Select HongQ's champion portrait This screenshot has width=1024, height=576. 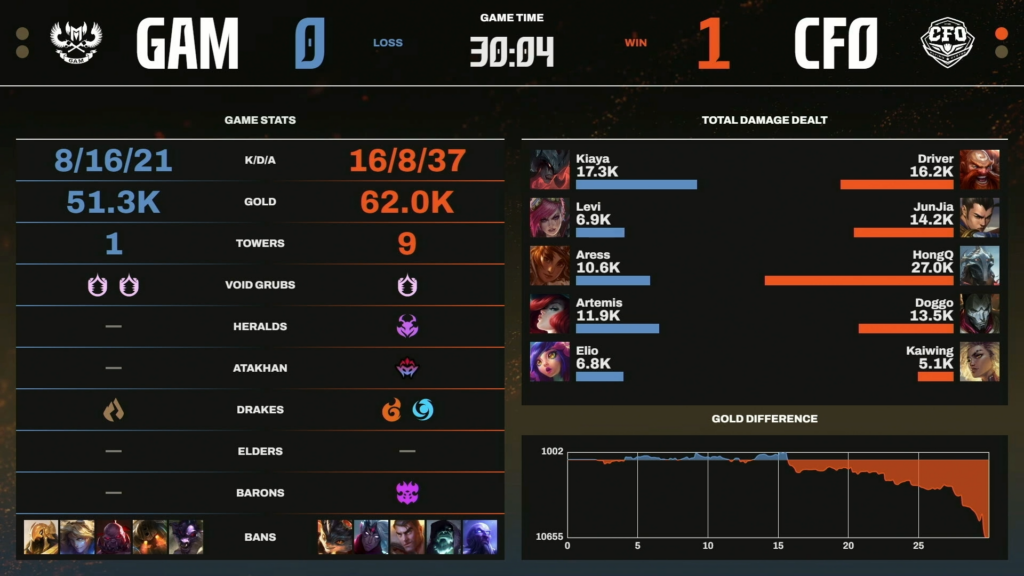click(979, 265)
